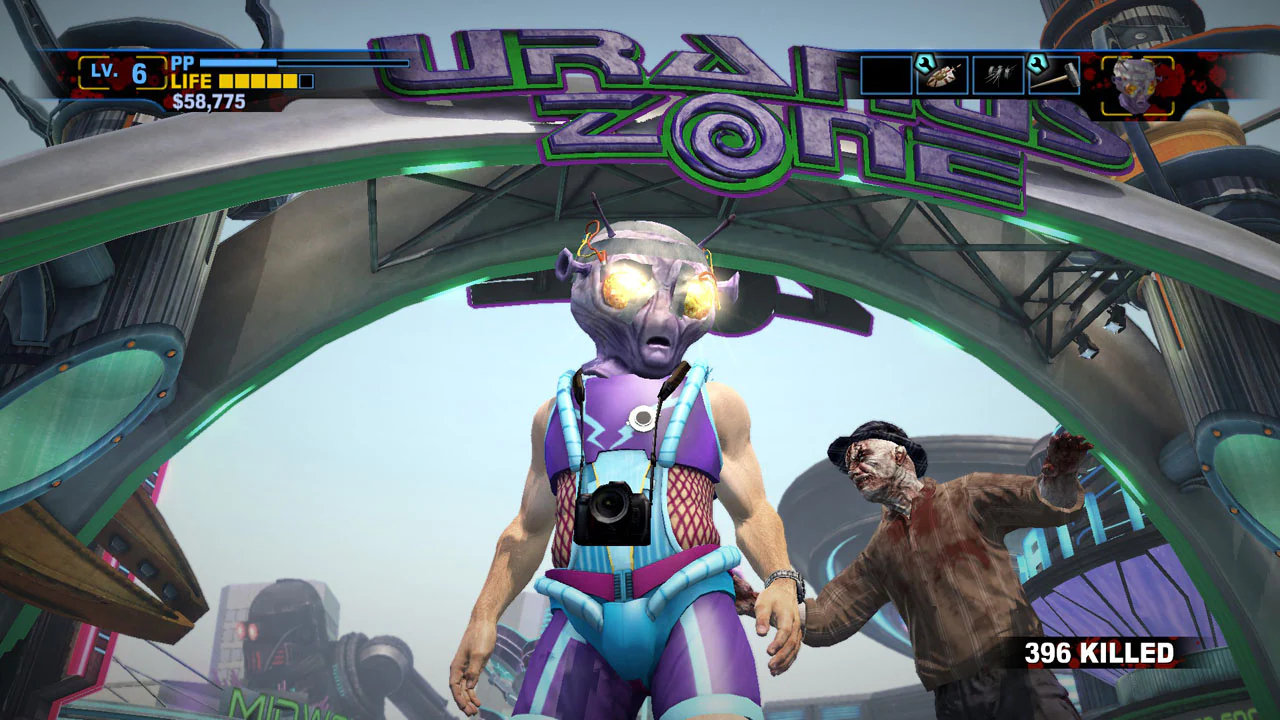Viewport: 1280px width, 720px height.
Task: Expand the weapon inventory bar
Action: [970, 73]
